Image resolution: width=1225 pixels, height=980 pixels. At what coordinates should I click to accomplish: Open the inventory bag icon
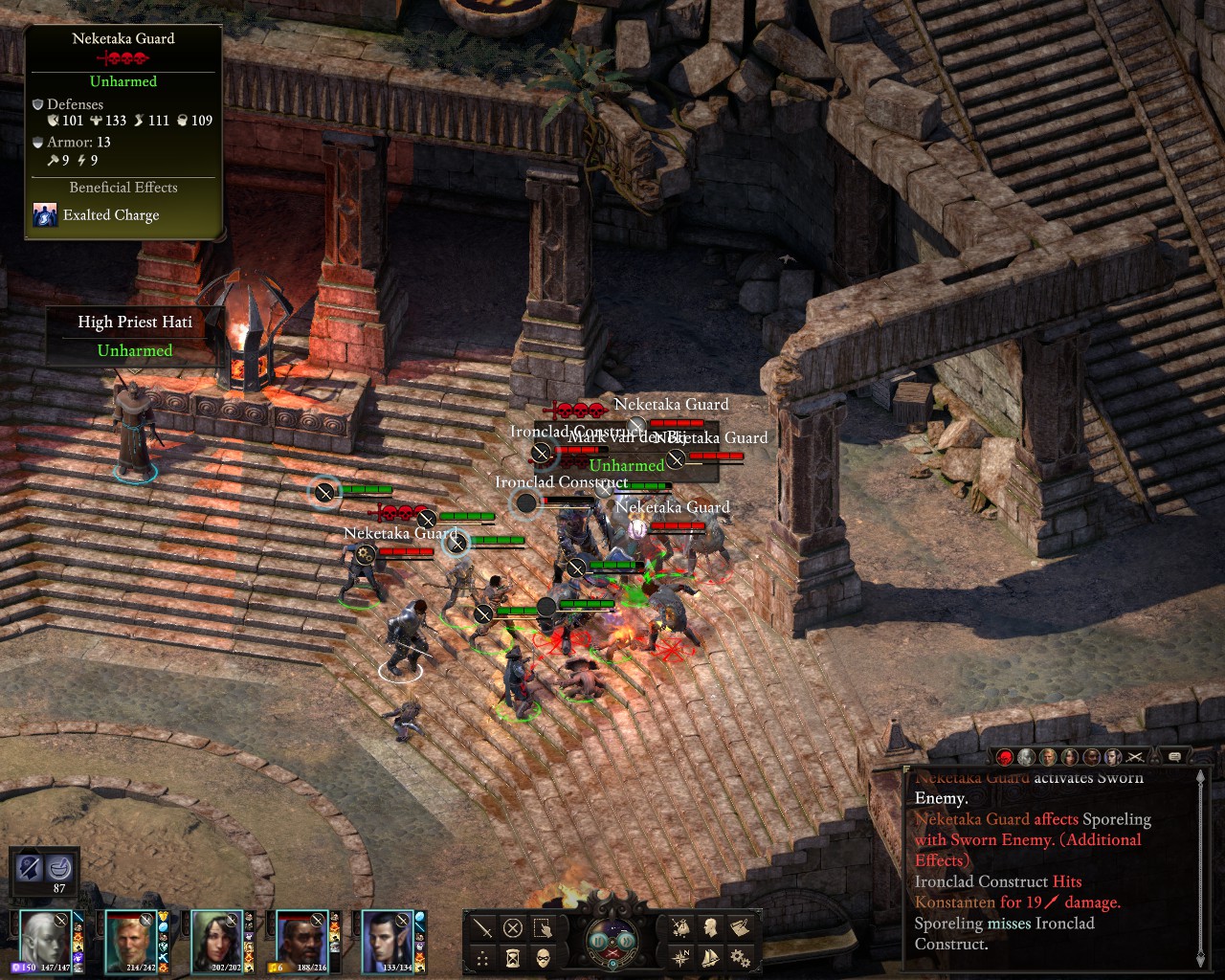tap(680, 927)
